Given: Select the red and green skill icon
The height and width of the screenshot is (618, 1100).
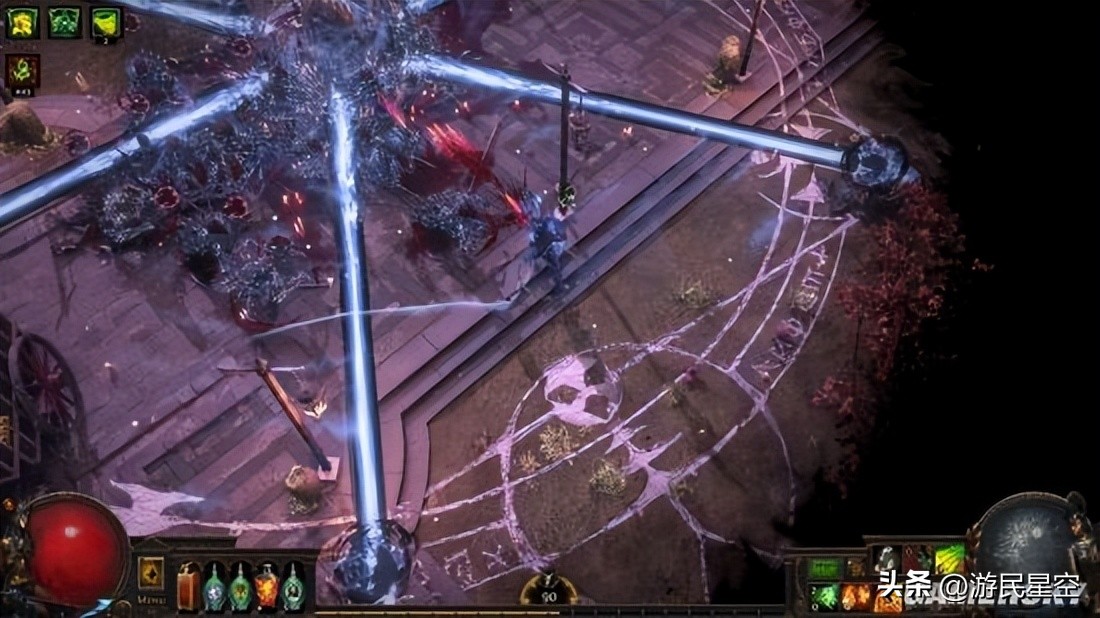Looking at the screenshot, I should click(917, 560).
